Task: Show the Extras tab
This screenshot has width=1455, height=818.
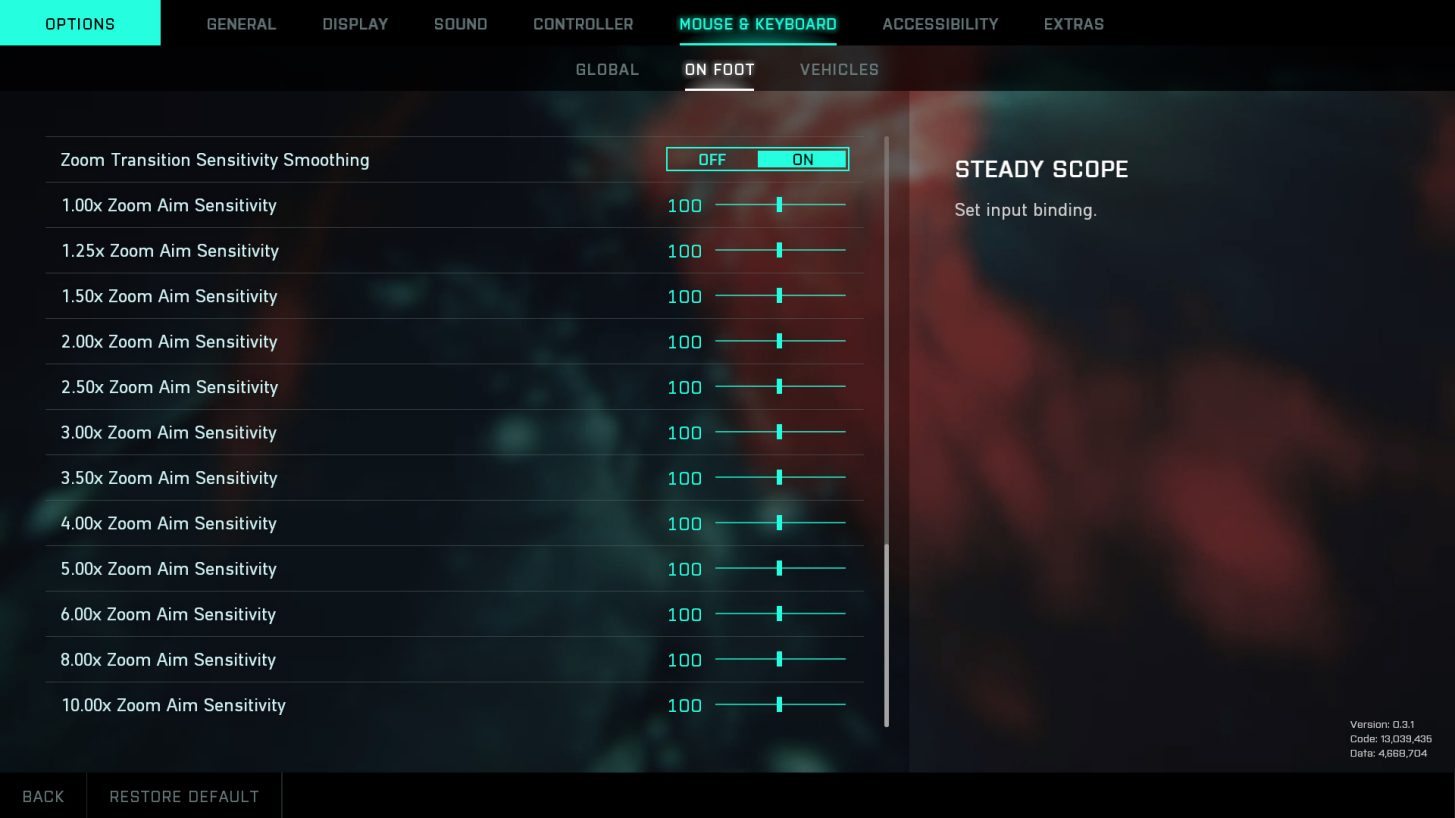Action: click(x=1073, y=24)
